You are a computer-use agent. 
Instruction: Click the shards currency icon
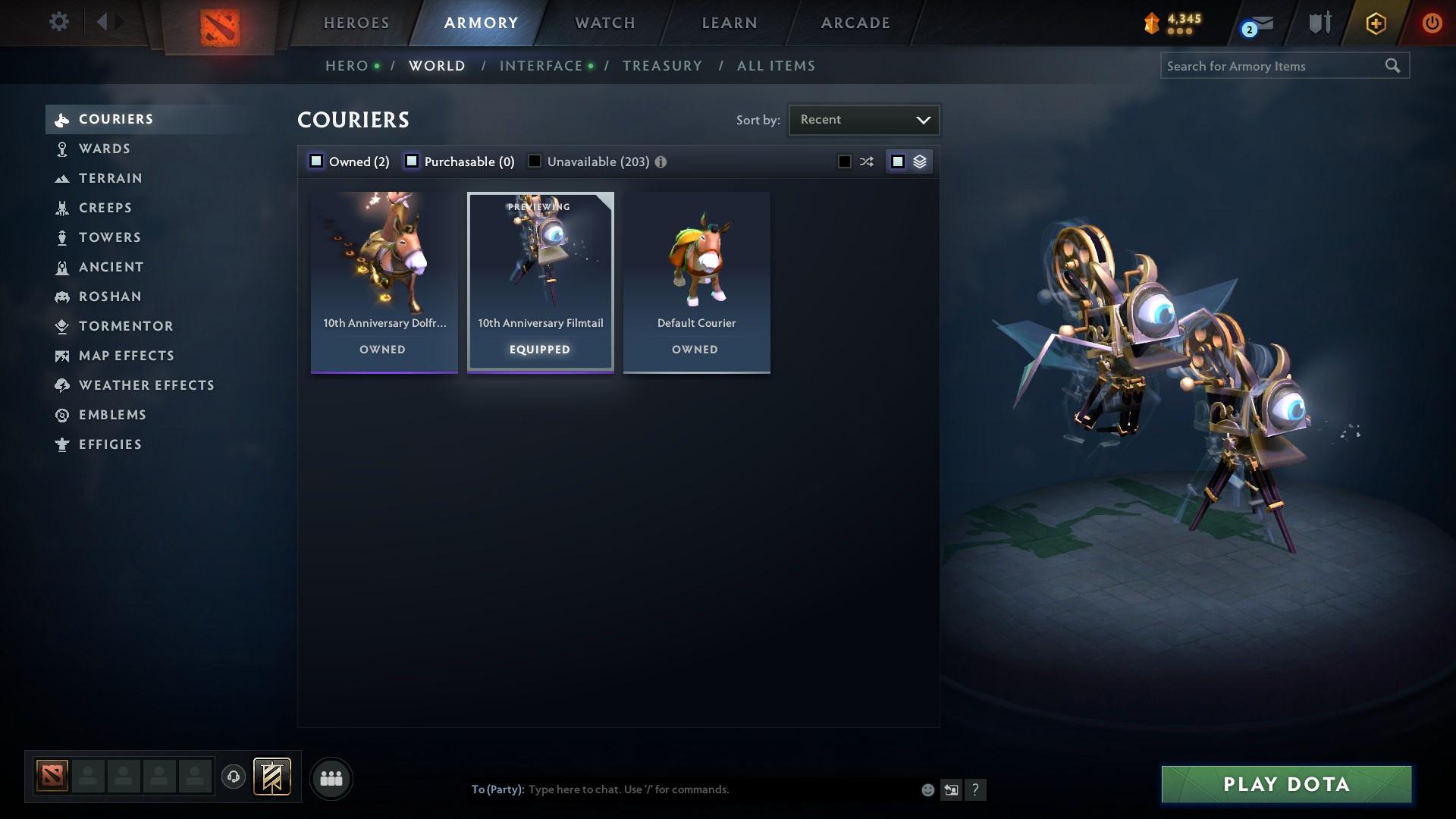coord(1152,23)
